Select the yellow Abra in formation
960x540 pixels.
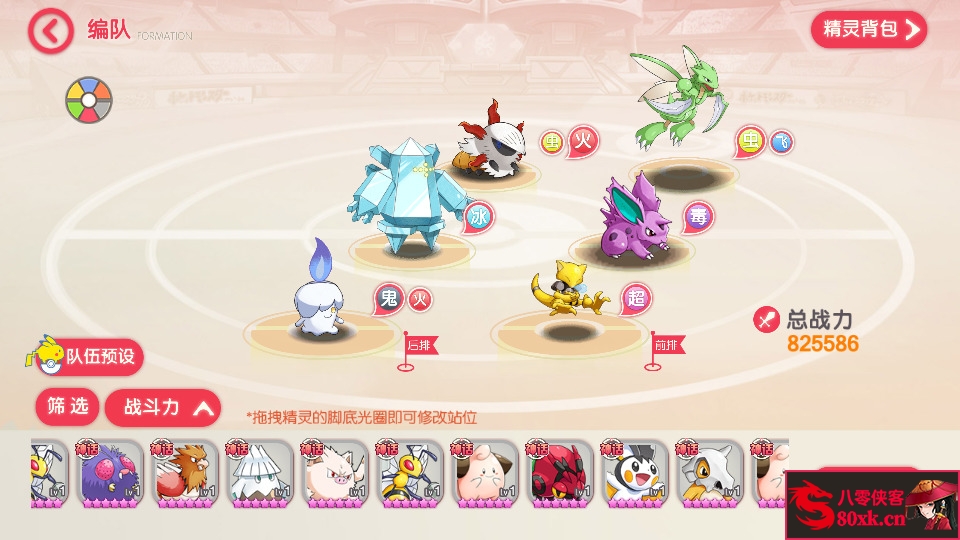(567, 294)
